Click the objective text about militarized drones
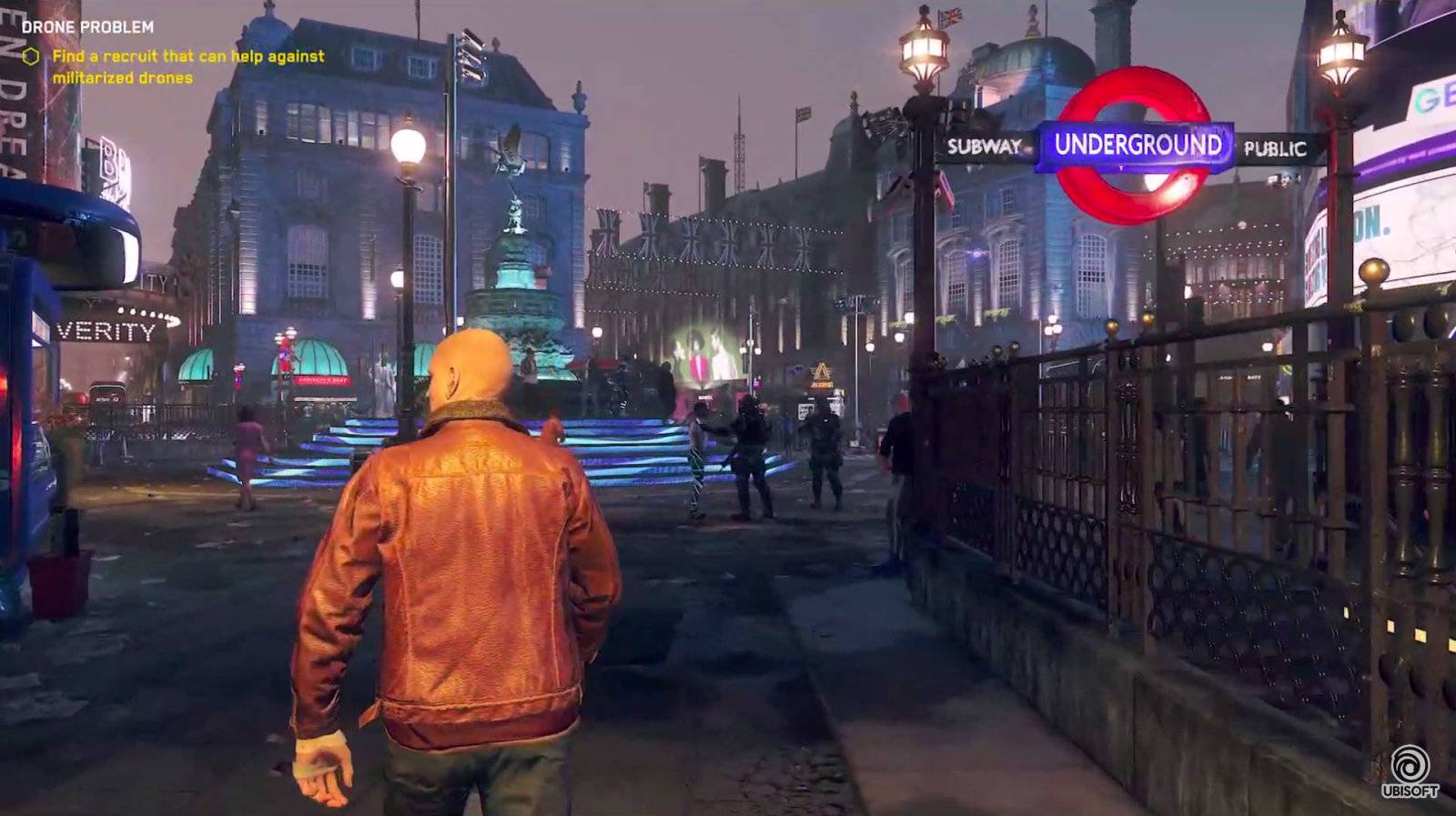 pos(187,66)
